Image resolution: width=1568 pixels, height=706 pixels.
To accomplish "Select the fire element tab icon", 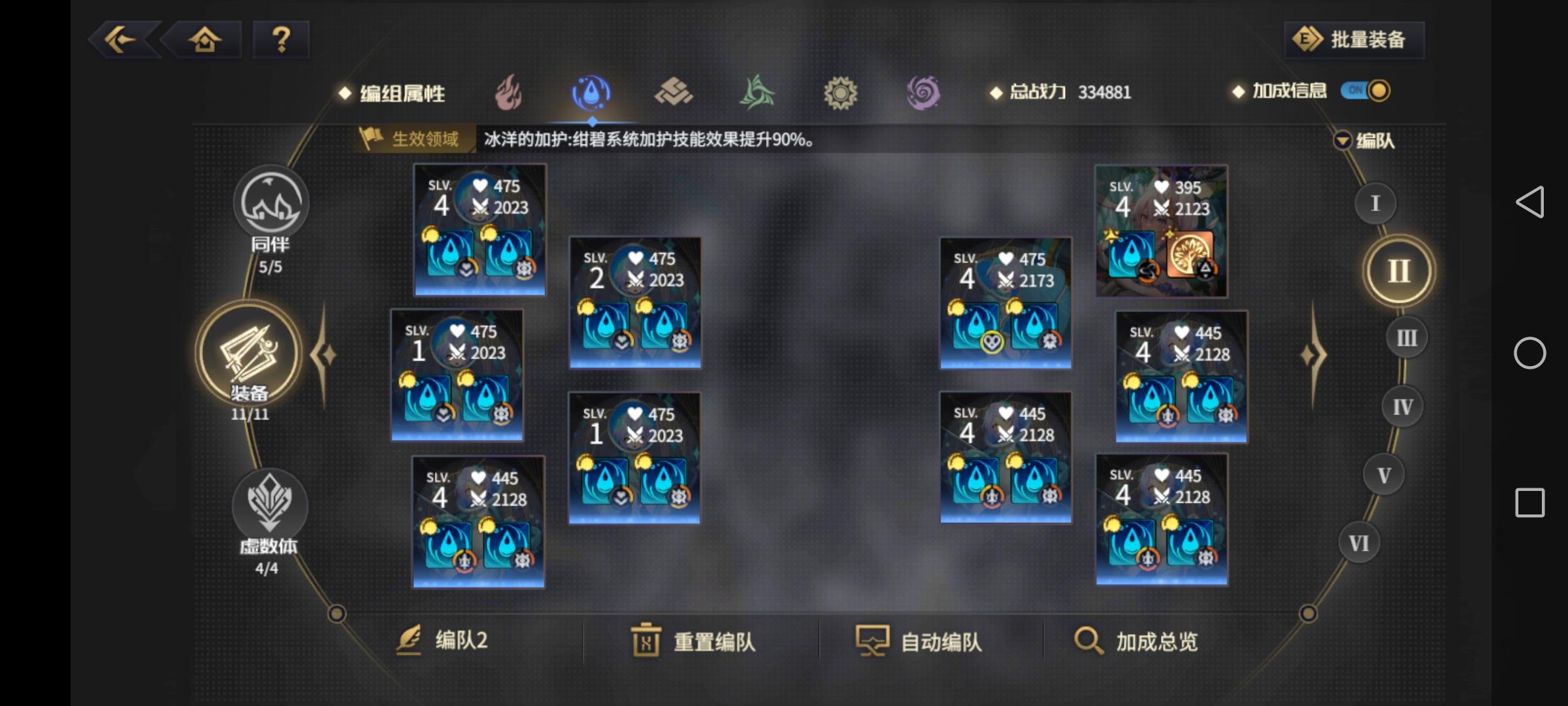I will coord(509,93).
